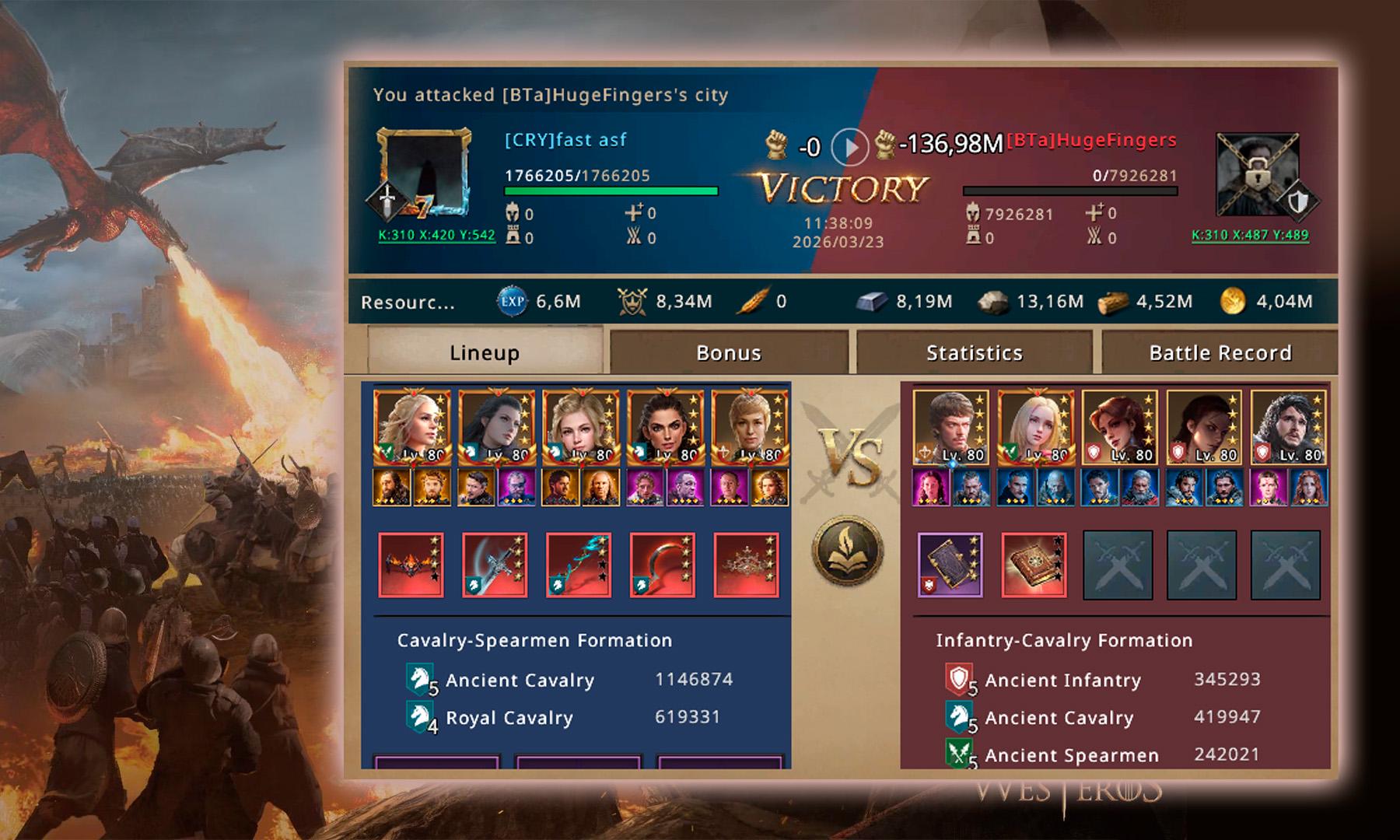Click the round book-and-flame button

click(x=848, y=551)
